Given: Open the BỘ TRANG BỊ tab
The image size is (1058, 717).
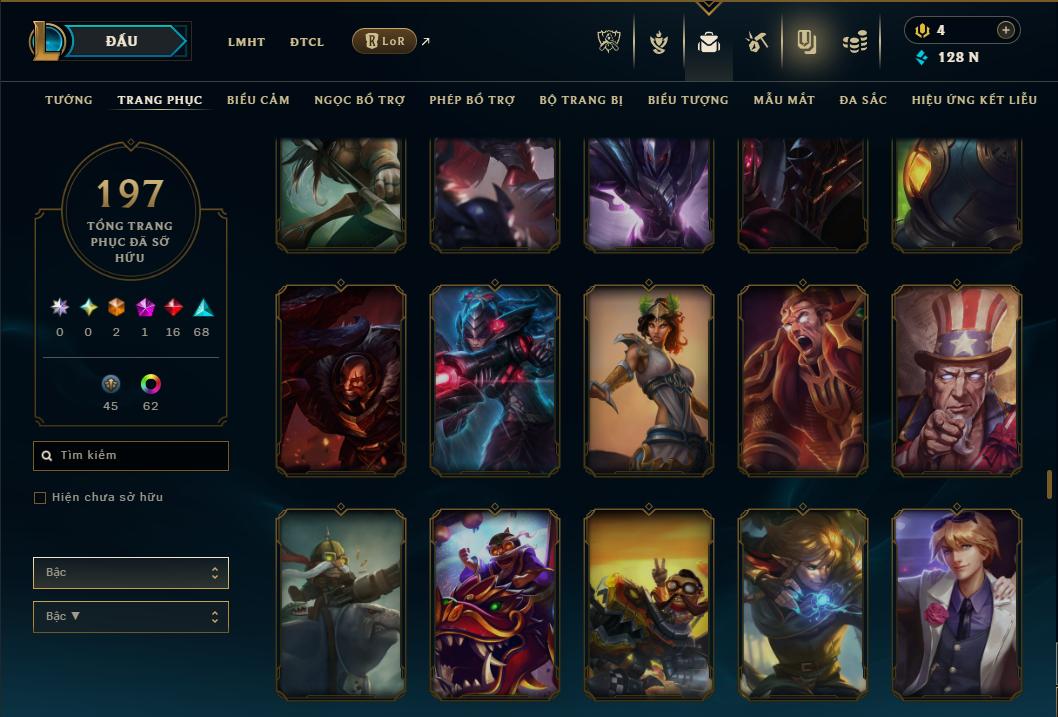Looking at the screenshot, I should coord(581,100).
